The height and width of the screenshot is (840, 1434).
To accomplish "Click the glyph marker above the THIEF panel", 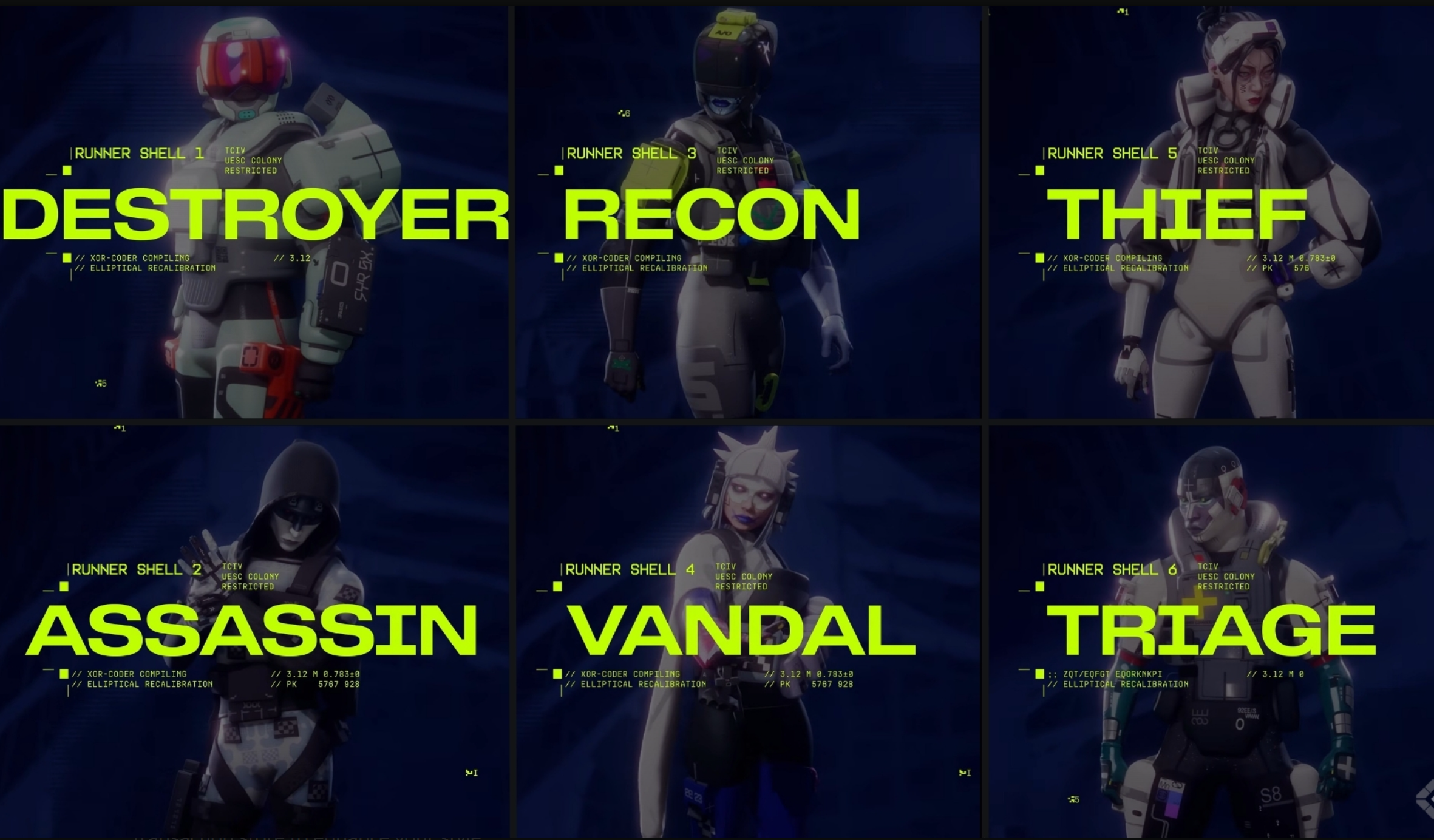I will (1123, 10).
